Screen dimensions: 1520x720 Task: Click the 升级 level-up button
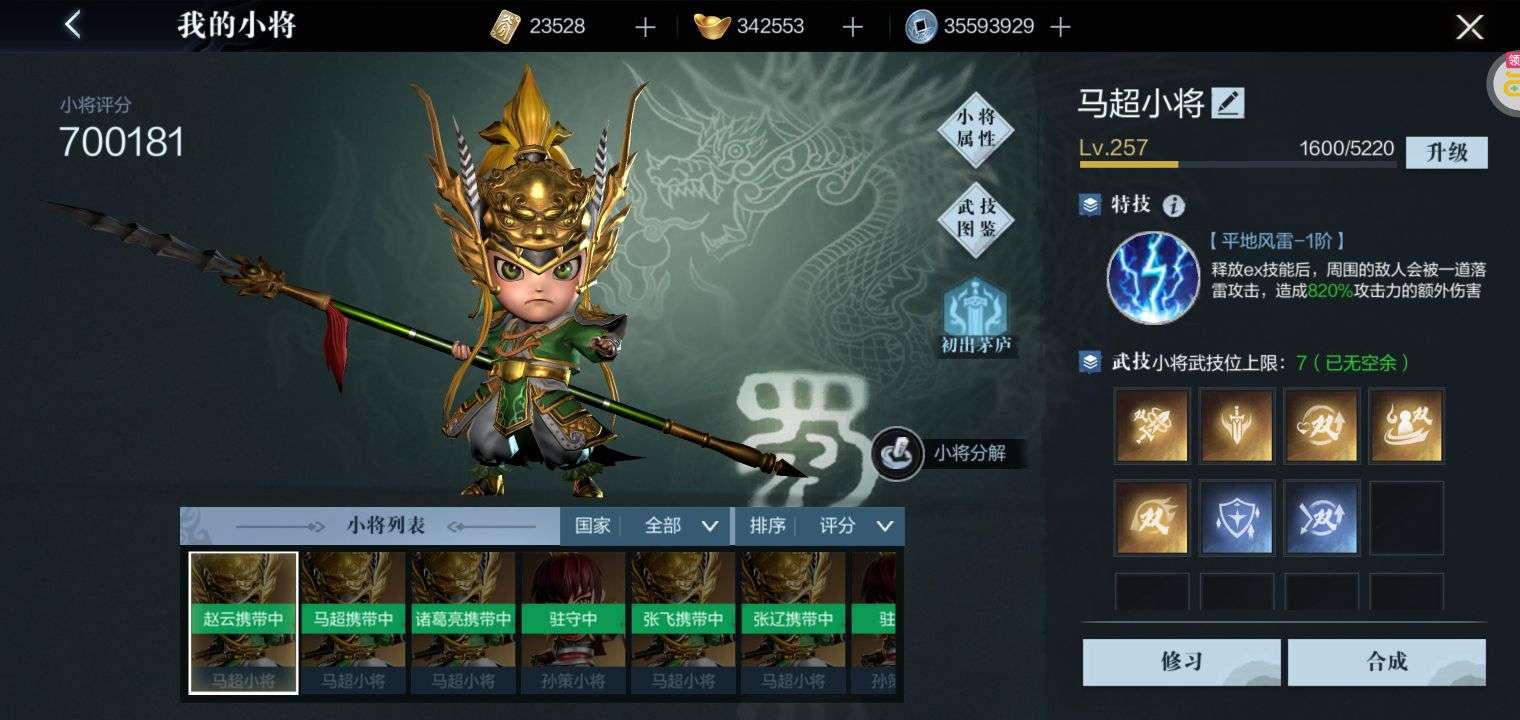[x=1446, y=152]
